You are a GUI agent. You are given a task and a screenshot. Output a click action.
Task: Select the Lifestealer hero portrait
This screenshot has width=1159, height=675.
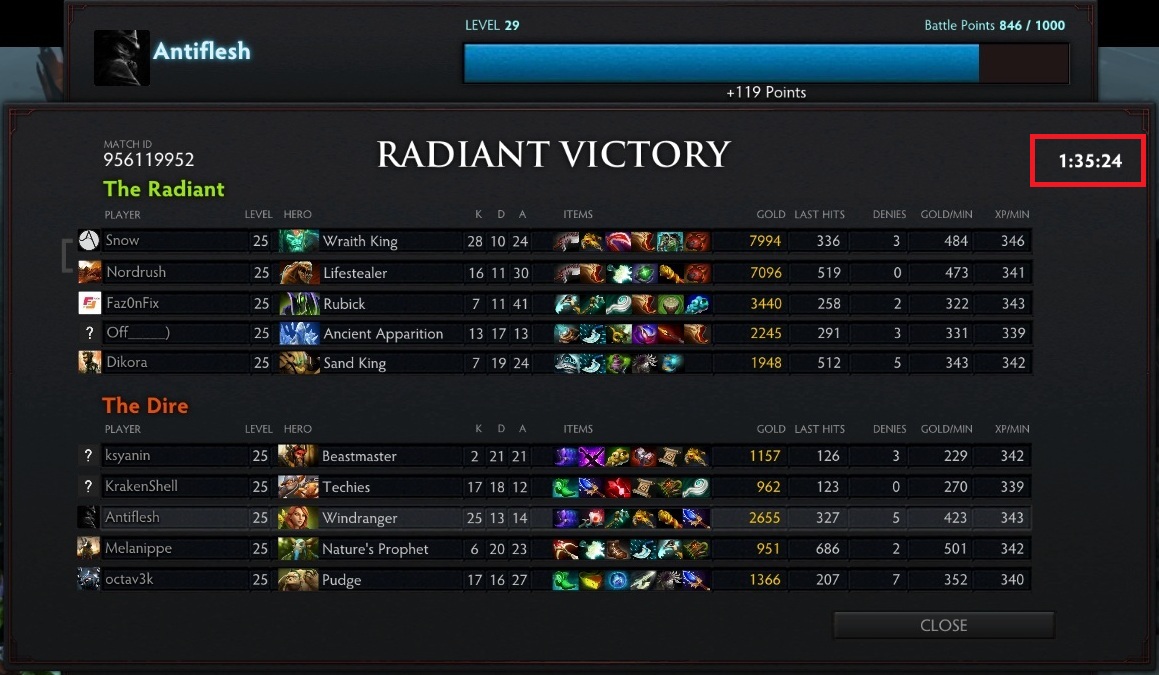click(x=298, y=272)
